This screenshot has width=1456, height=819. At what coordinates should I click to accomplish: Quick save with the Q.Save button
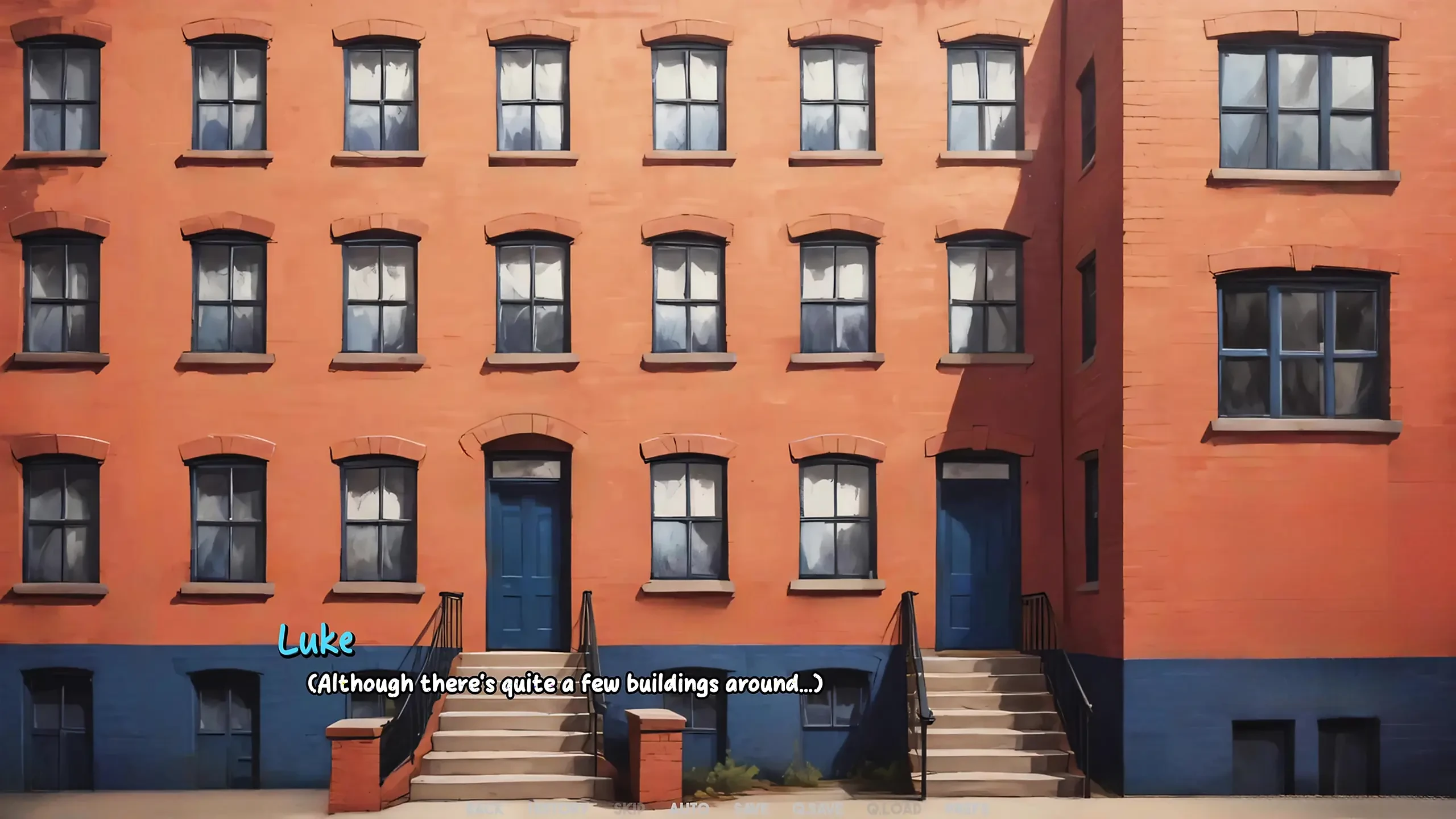point(817,809)
